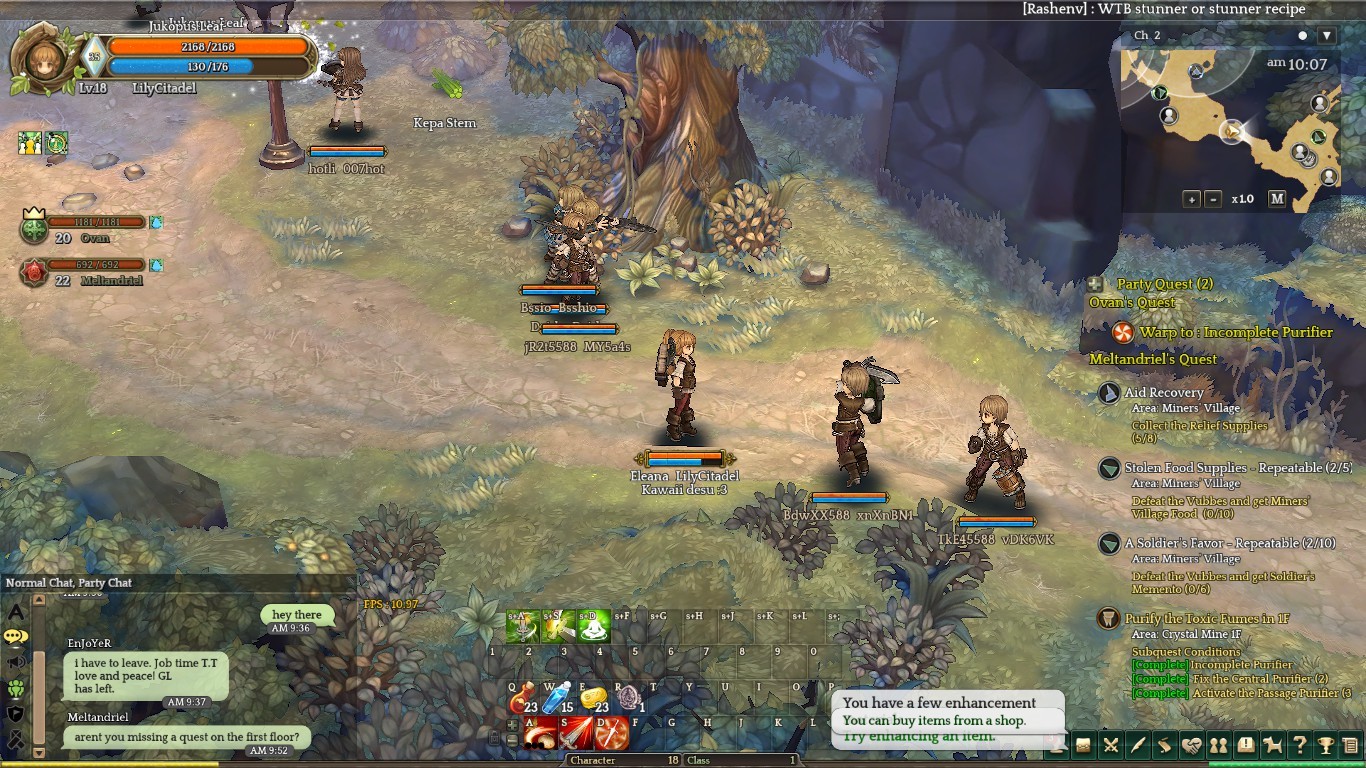Open the inventory bag icon in bottom menu
Image resolution: width=1366 pixels, height=768 pixels.
tap(1083, 745)
